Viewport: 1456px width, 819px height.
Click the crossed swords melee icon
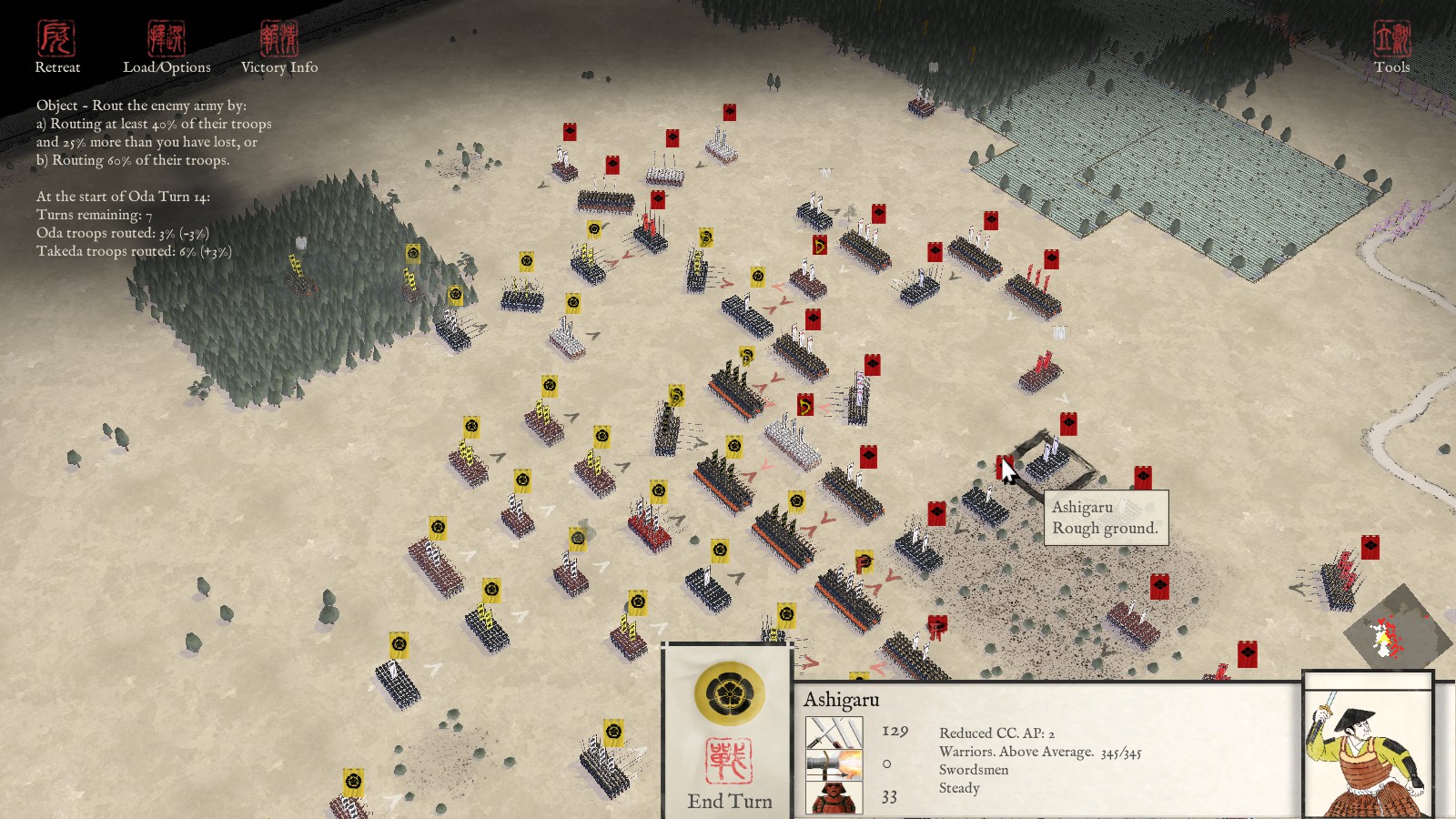[834, 732]
